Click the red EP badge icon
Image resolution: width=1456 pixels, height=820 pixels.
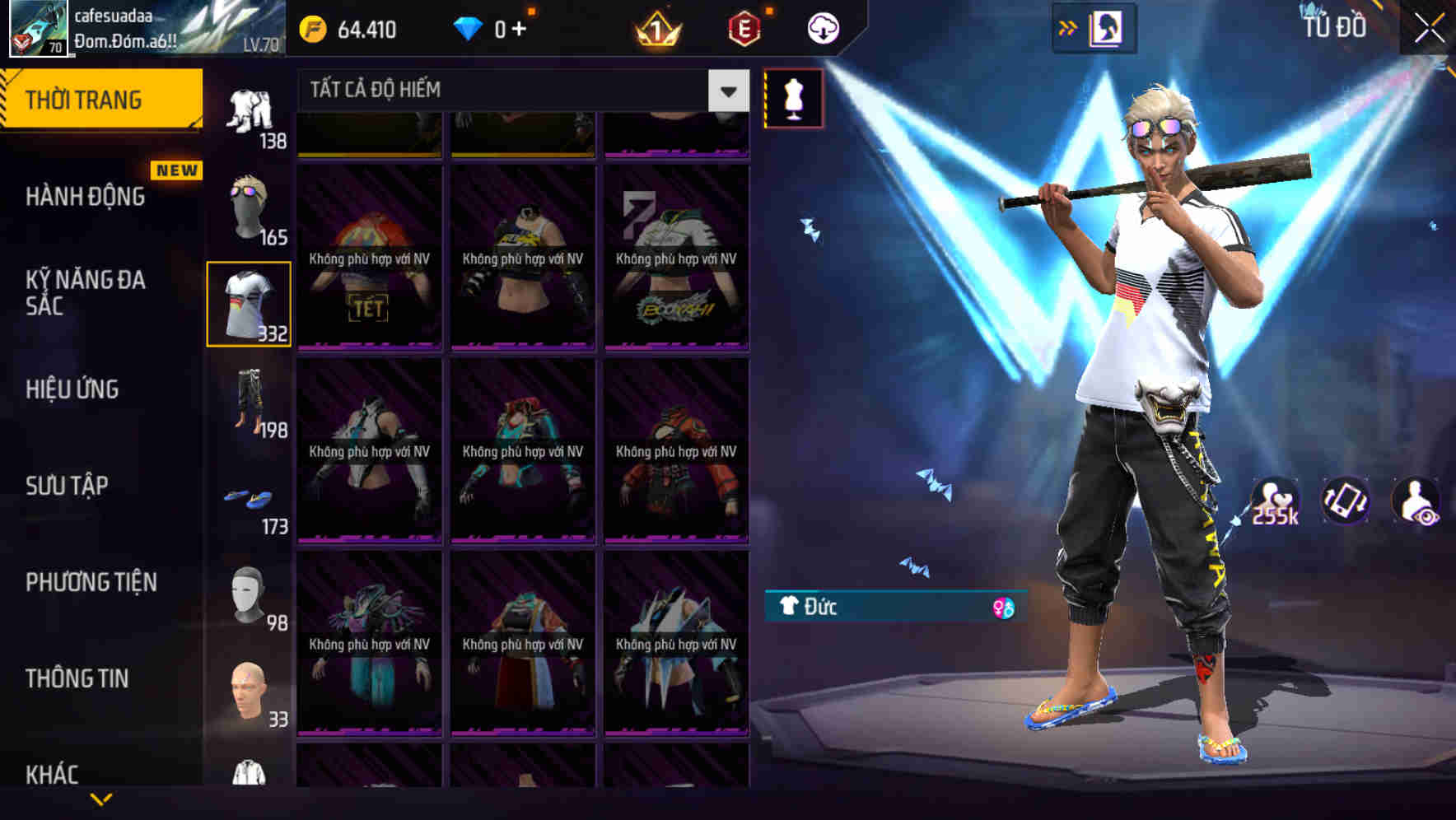742,27
